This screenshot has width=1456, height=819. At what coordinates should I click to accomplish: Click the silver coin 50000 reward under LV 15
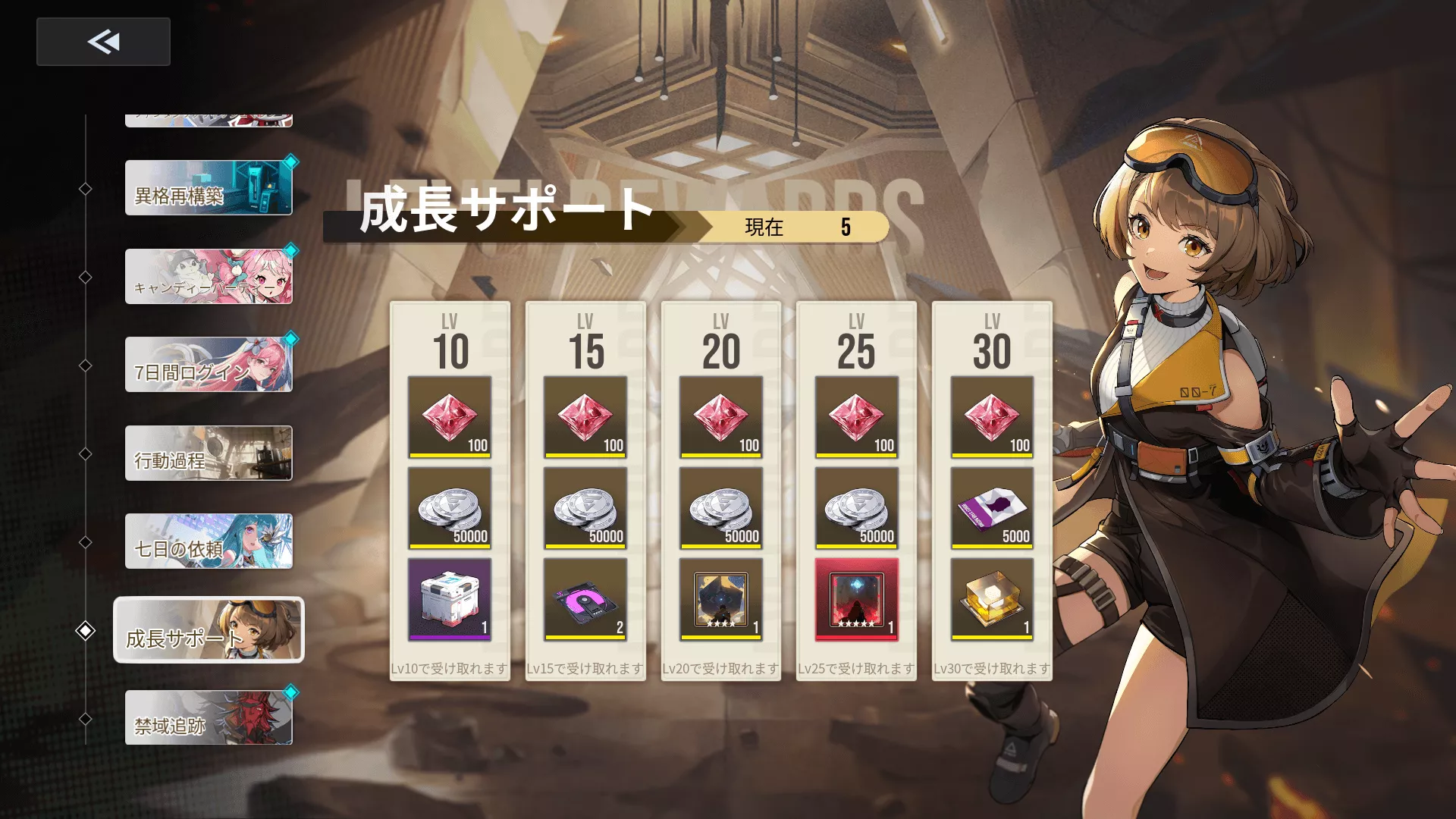tap(585, 510)
